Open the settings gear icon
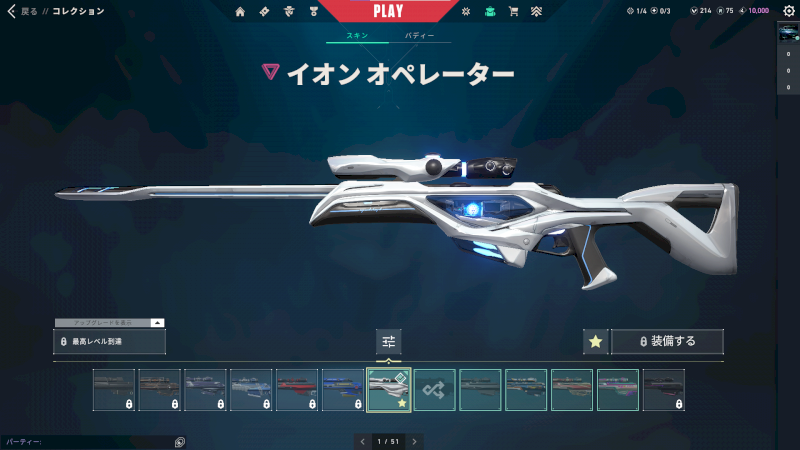Screen dimensions: 800x450 click(789, 11)
